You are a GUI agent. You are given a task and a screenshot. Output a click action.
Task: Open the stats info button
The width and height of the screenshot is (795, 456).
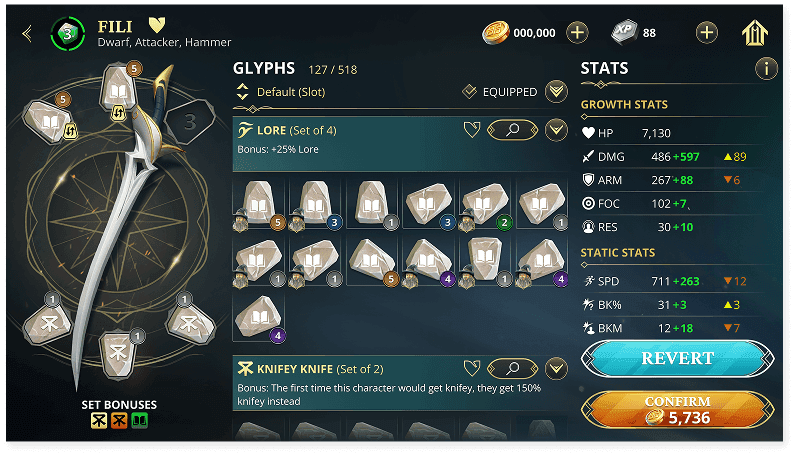click(766, 69)
